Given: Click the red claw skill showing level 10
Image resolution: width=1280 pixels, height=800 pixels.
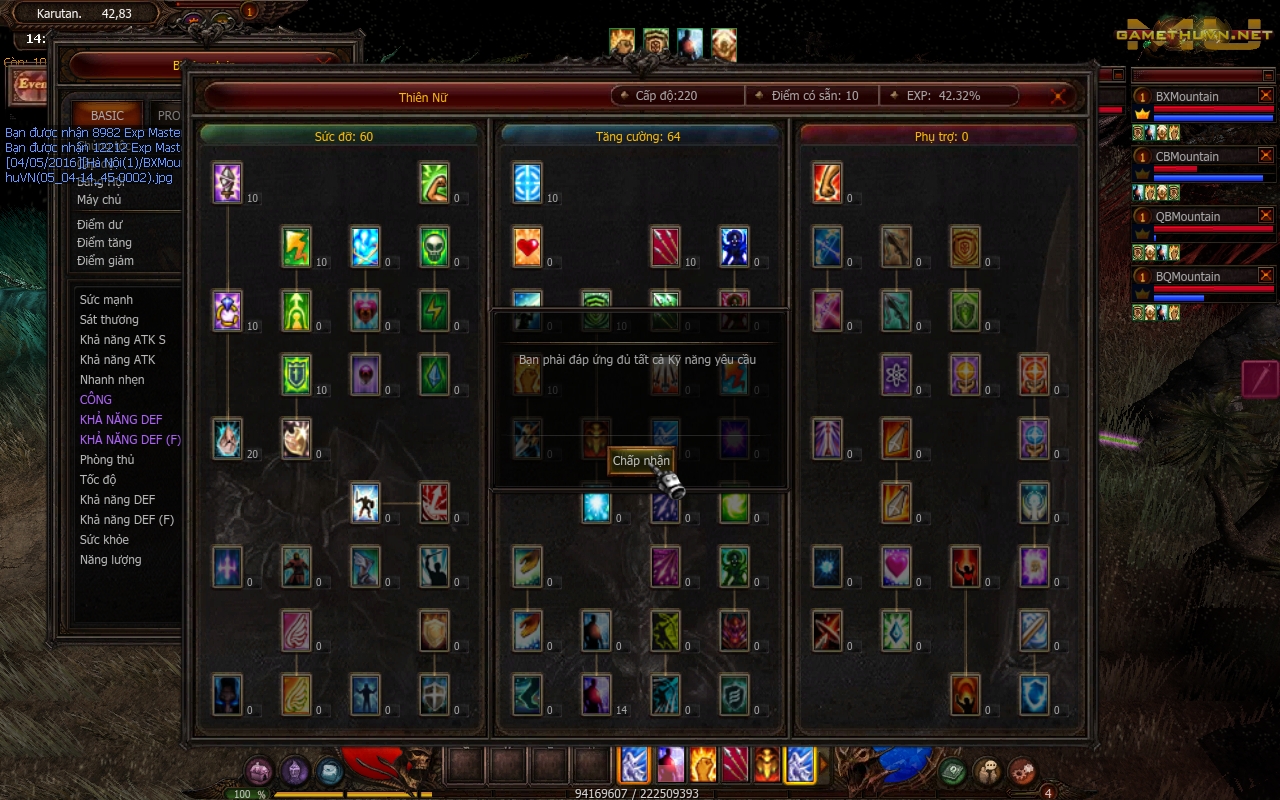Looking at the screenshot, I should (666, 246).
